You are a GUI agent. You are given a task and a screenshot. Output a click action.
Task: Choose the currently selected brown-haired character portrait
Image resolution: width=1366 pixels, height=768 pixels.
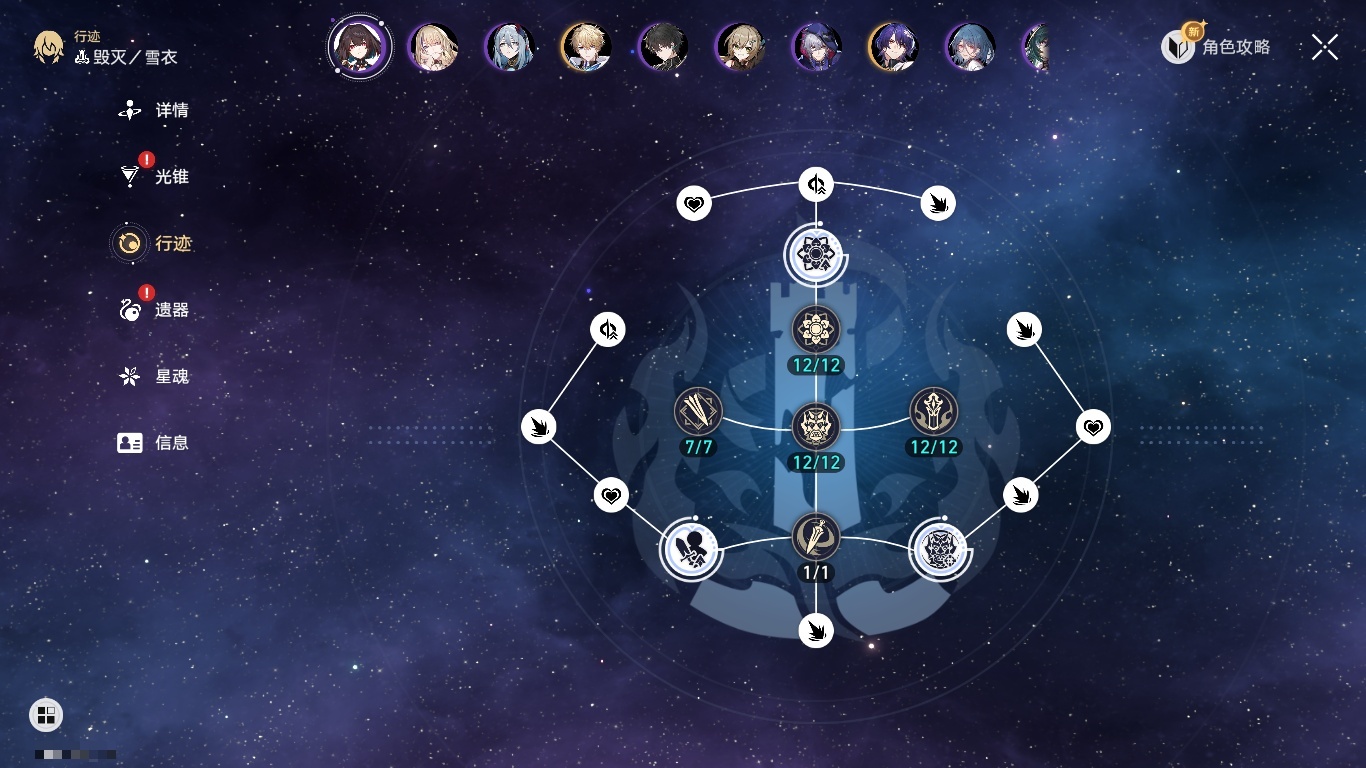[359, 46]
